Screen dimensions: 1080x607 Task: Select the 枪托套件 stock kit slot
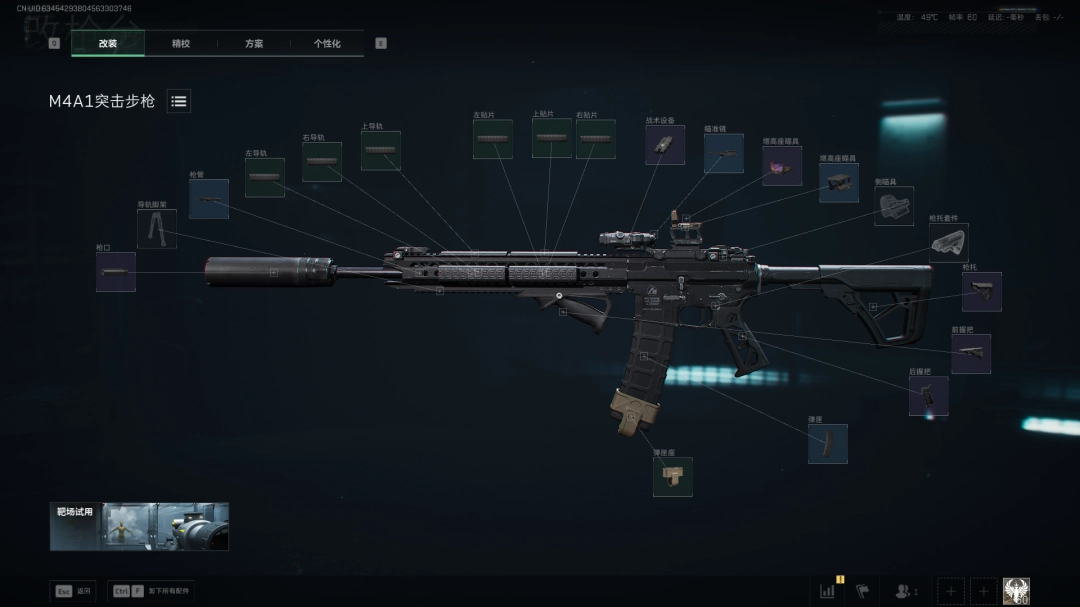tap(948, 242)
